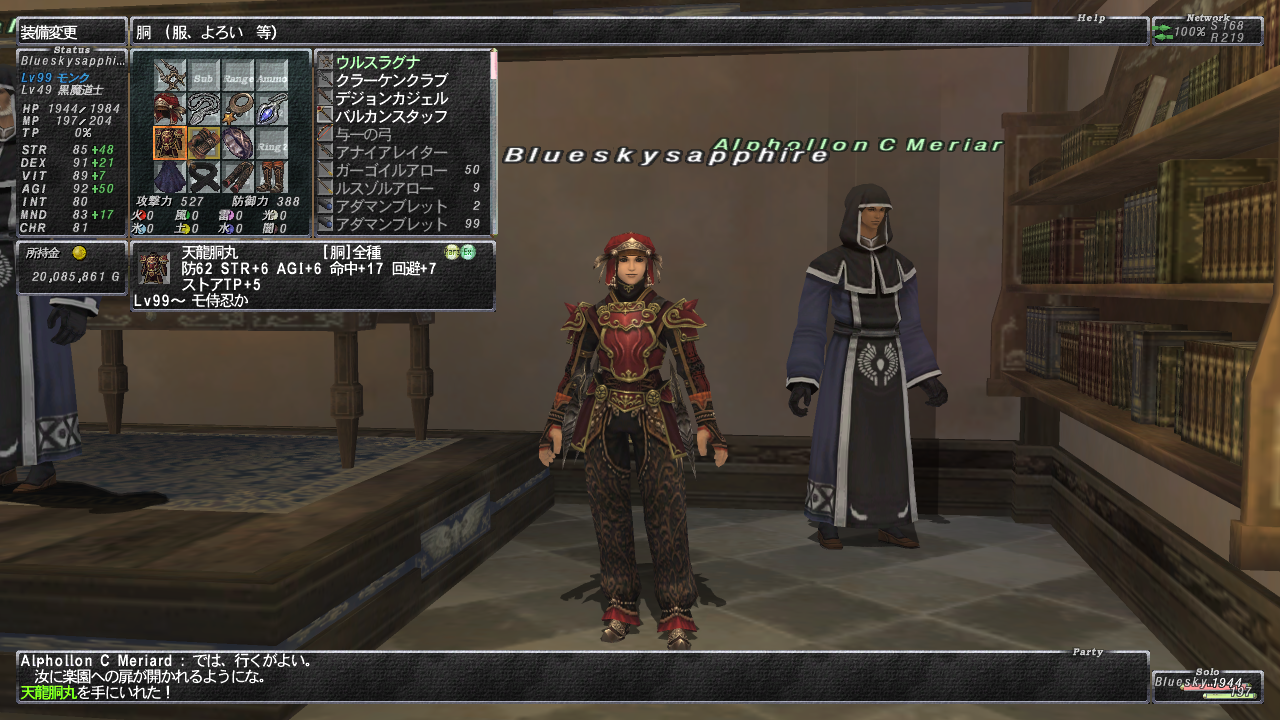
Task: Choose the black belt waist slot
Action: tap(204, 177)
